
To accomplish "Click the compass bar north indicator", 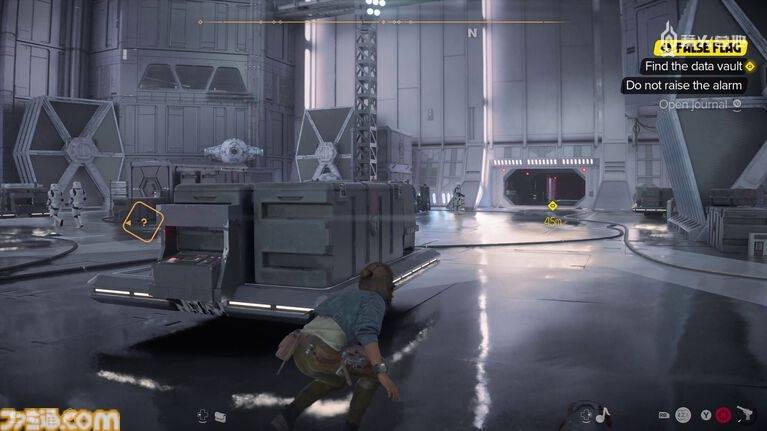I will click(471, 32).
